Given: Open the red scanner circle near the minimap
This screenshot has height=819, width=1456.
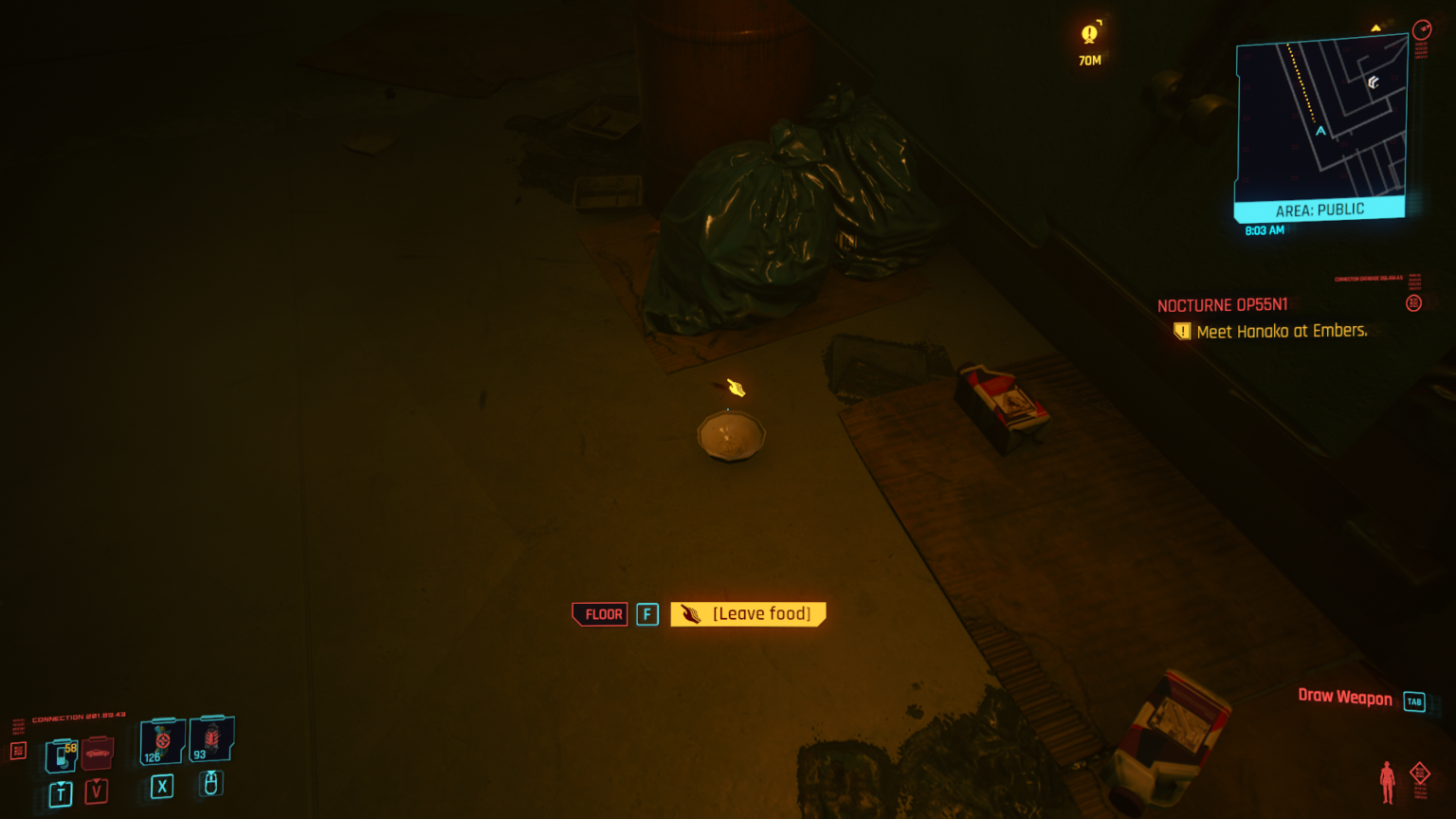Looking at the screenshot, I should click(x=1421, y=31).
